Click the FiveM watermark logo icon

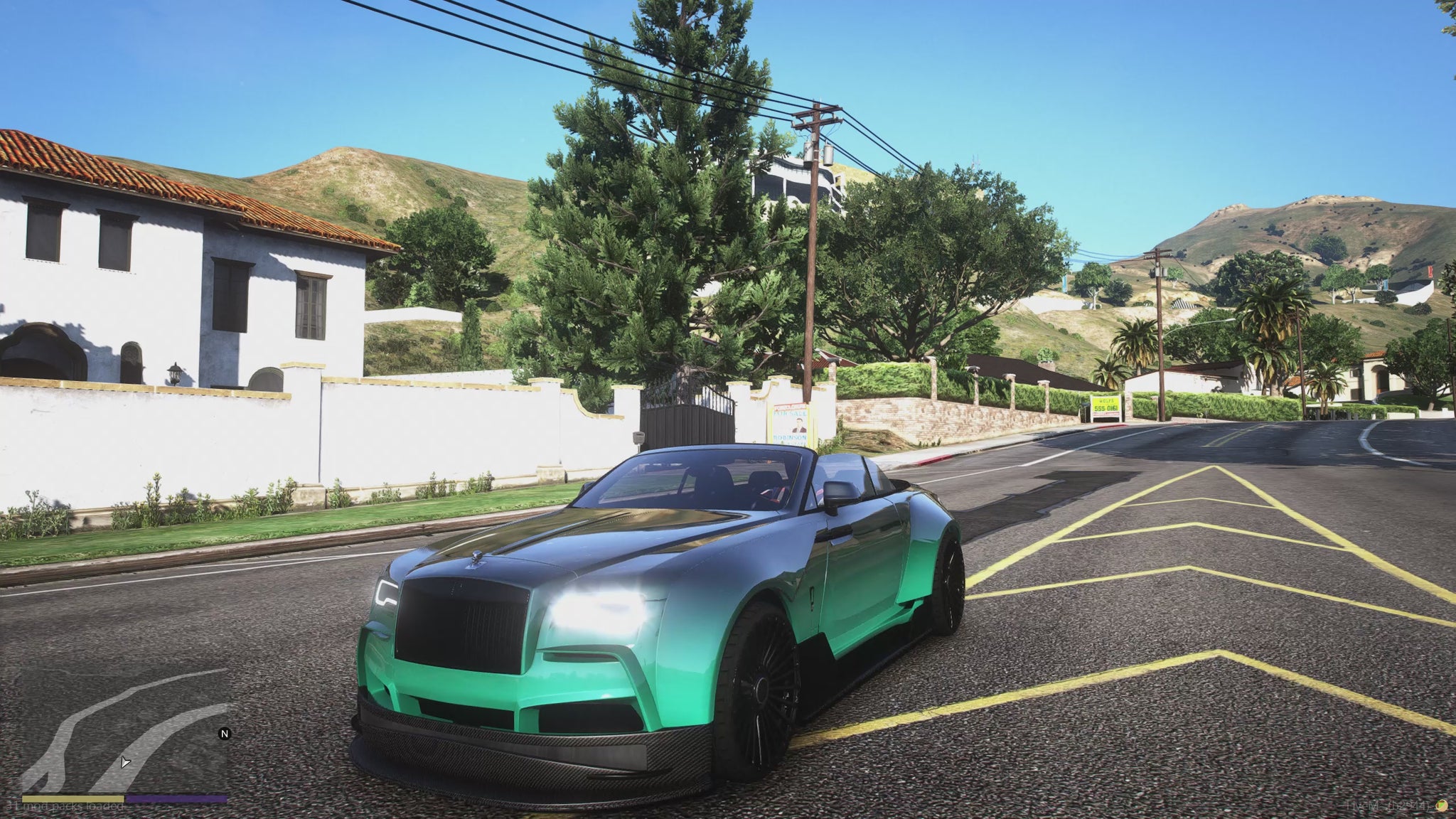(x=1441, y=805)
